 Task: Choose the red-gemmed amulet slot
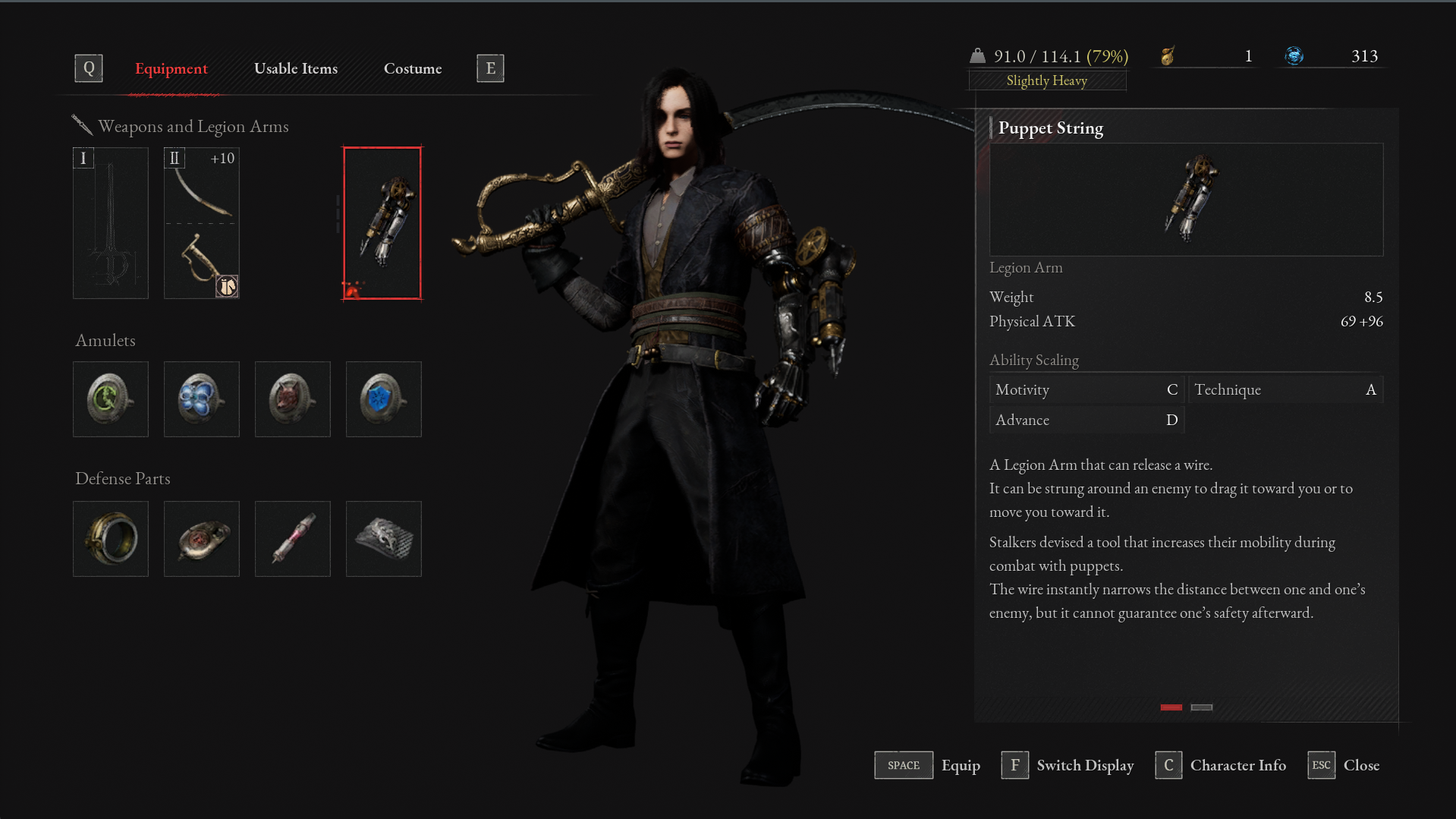click(293, 399)
